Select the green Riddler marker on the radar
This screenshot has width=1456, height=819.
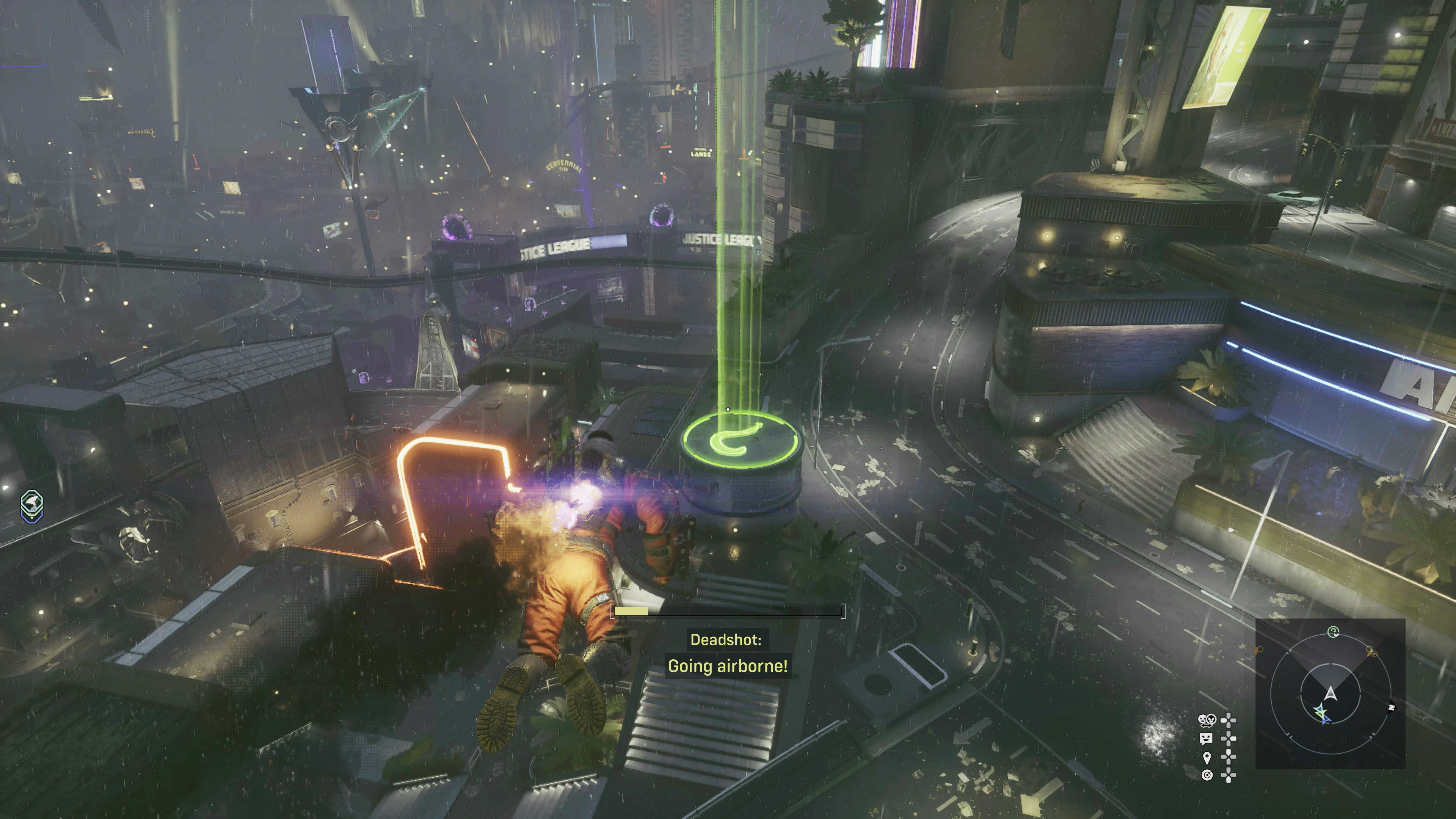(x=1334, y=631)
